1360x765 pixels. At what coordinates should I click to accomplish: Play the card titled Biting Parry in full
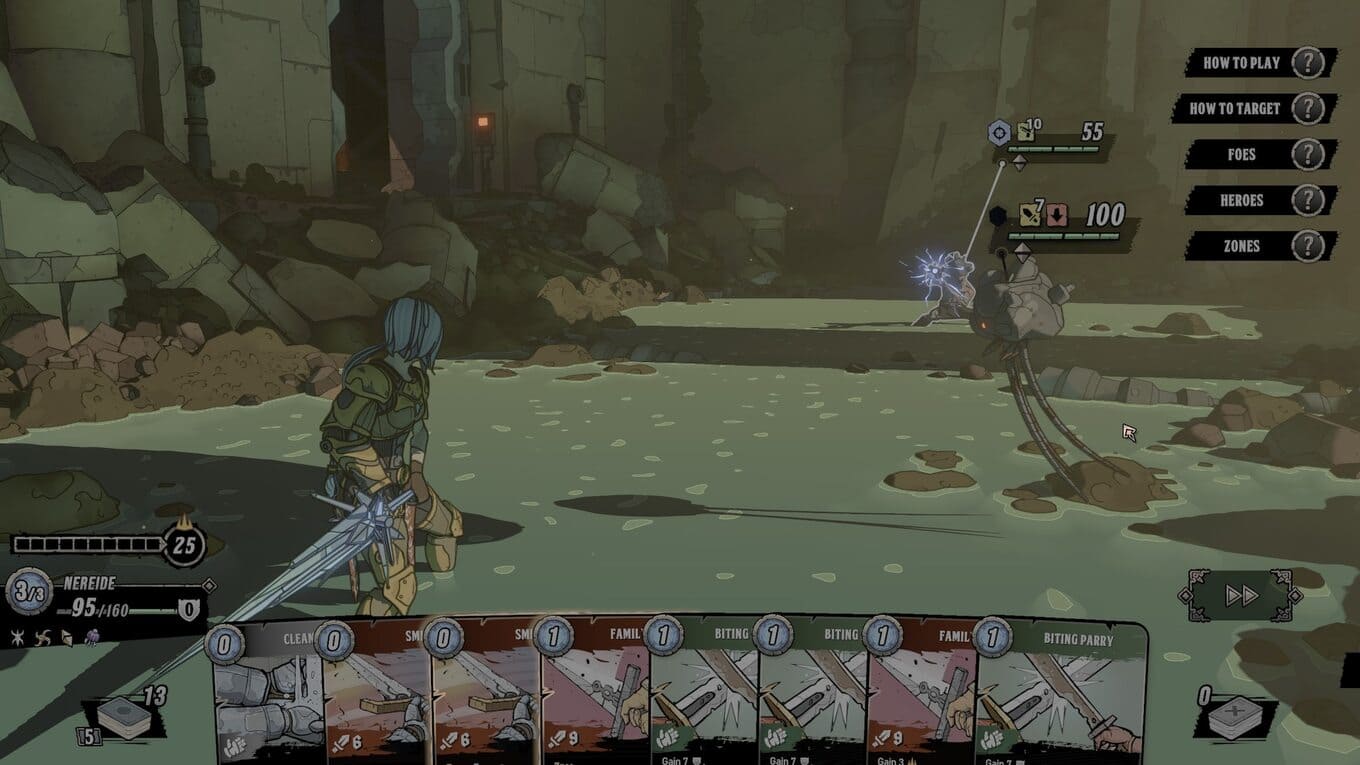point(1060,690)
